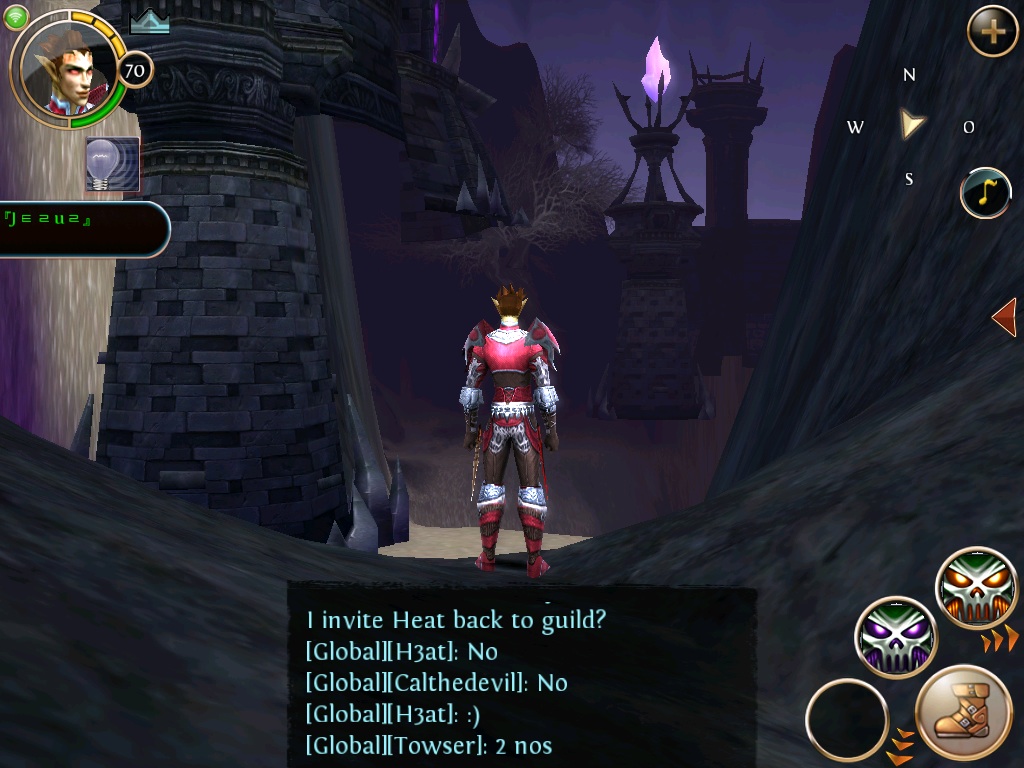Toggle the music note button
Image resolution: width=1024 pixels, height=768 pixels.
click(x=985, y=193)
